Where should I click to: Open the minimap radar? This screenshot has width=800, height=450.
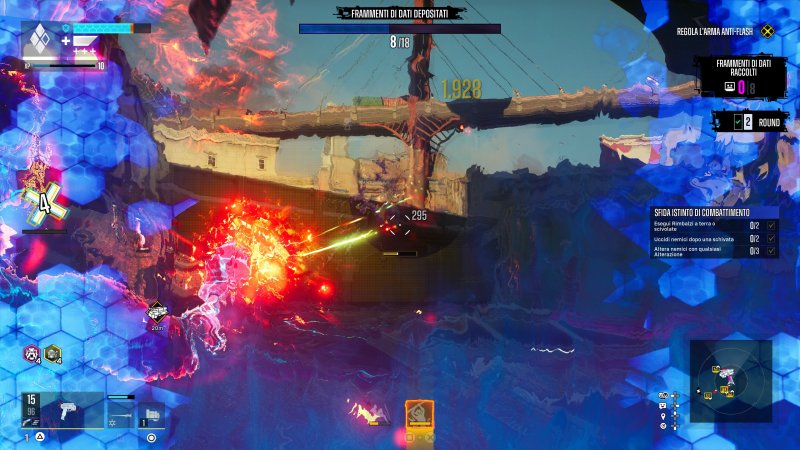731,380
